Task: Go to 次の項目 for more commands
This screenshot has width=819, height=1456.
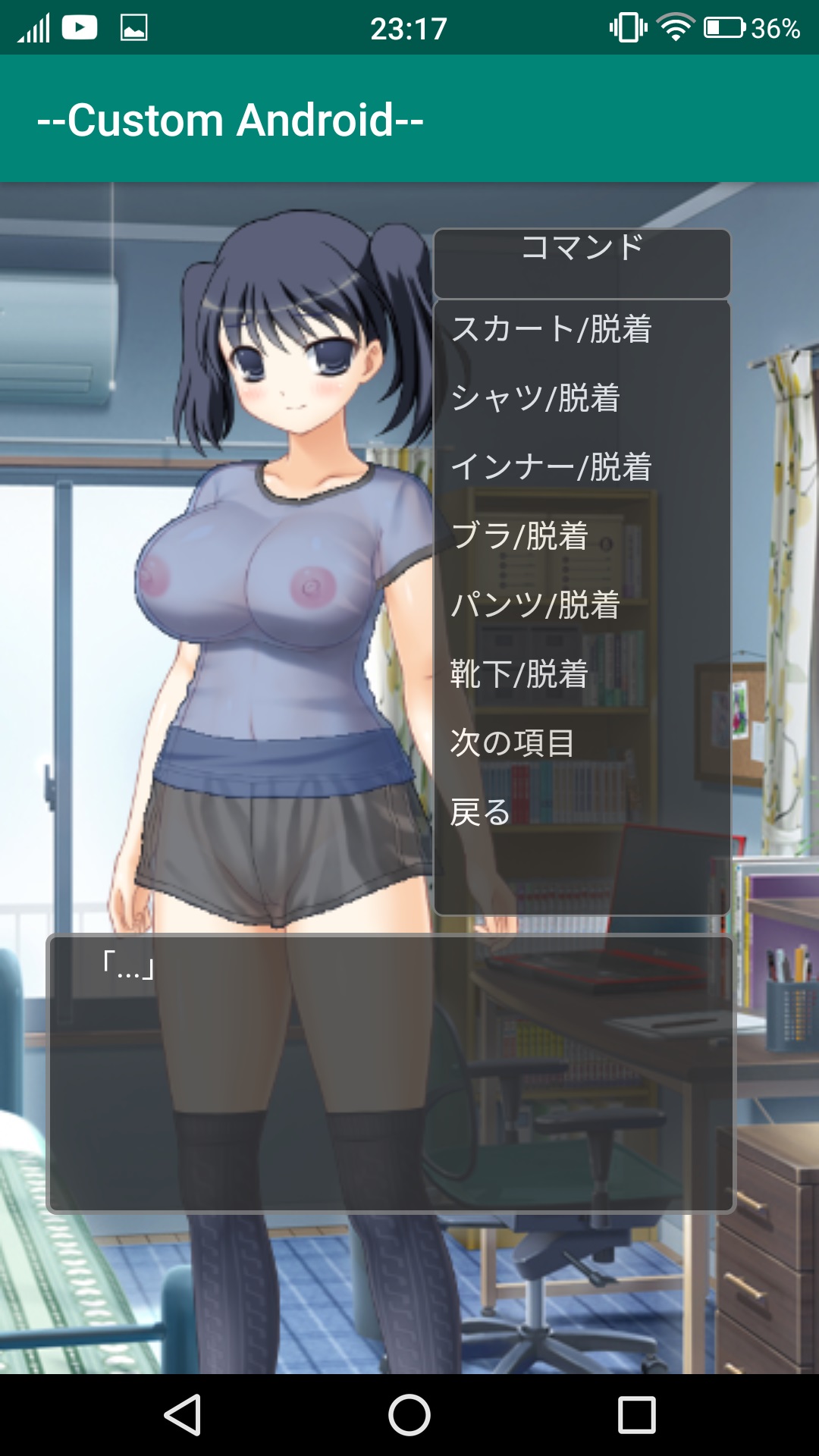Action: [513, 743]
